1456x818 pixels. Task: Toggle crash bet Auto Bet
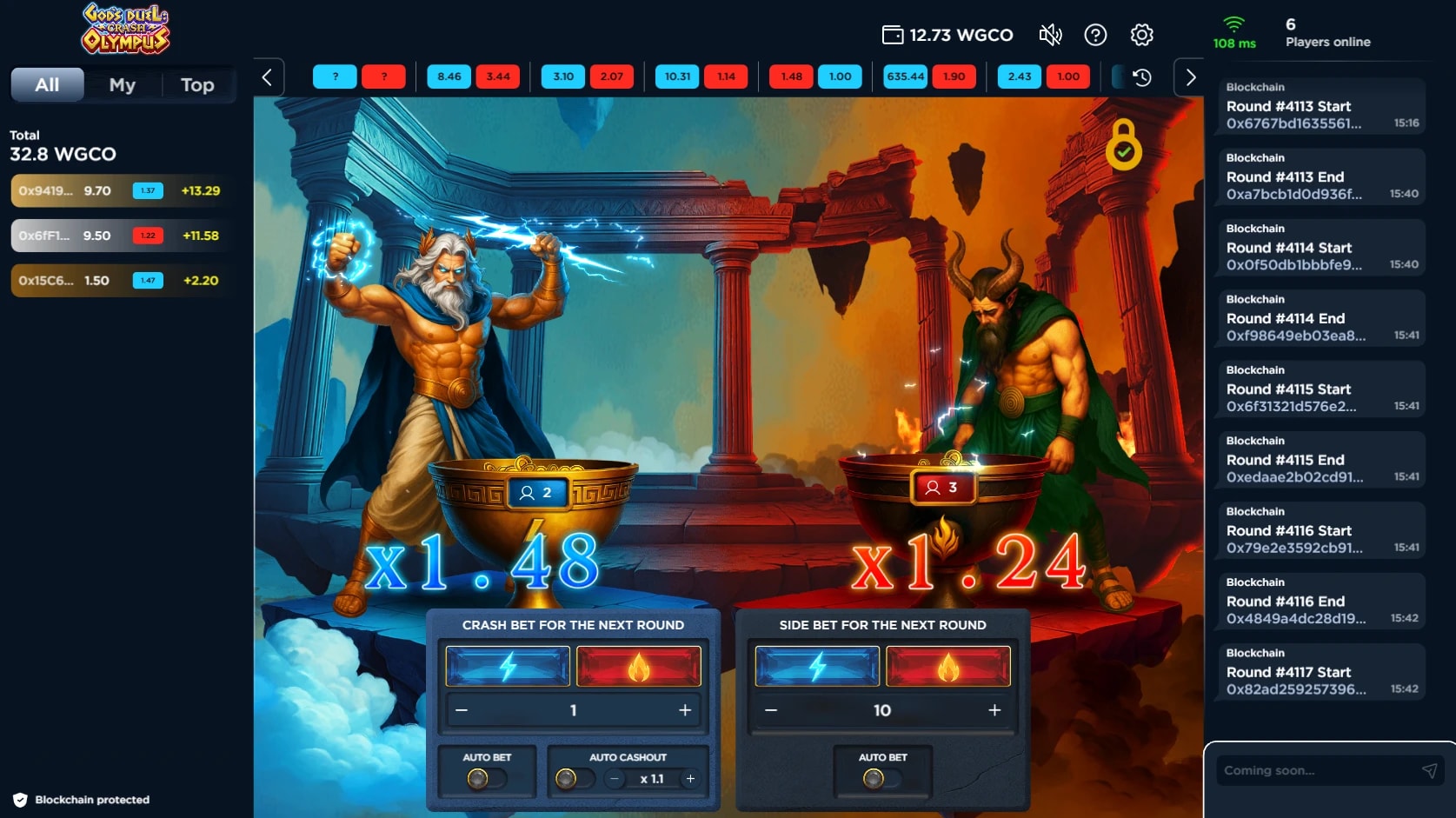pos(486,779)
